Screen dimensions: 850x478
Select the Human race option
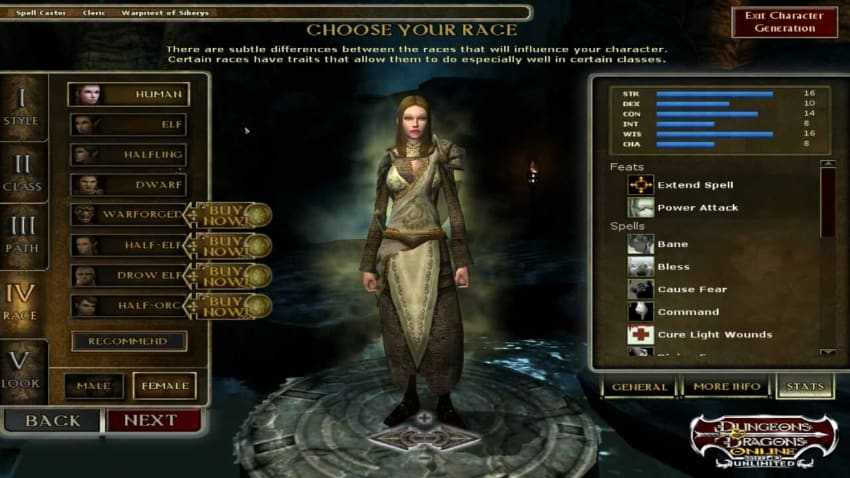(x=128, y=94)
